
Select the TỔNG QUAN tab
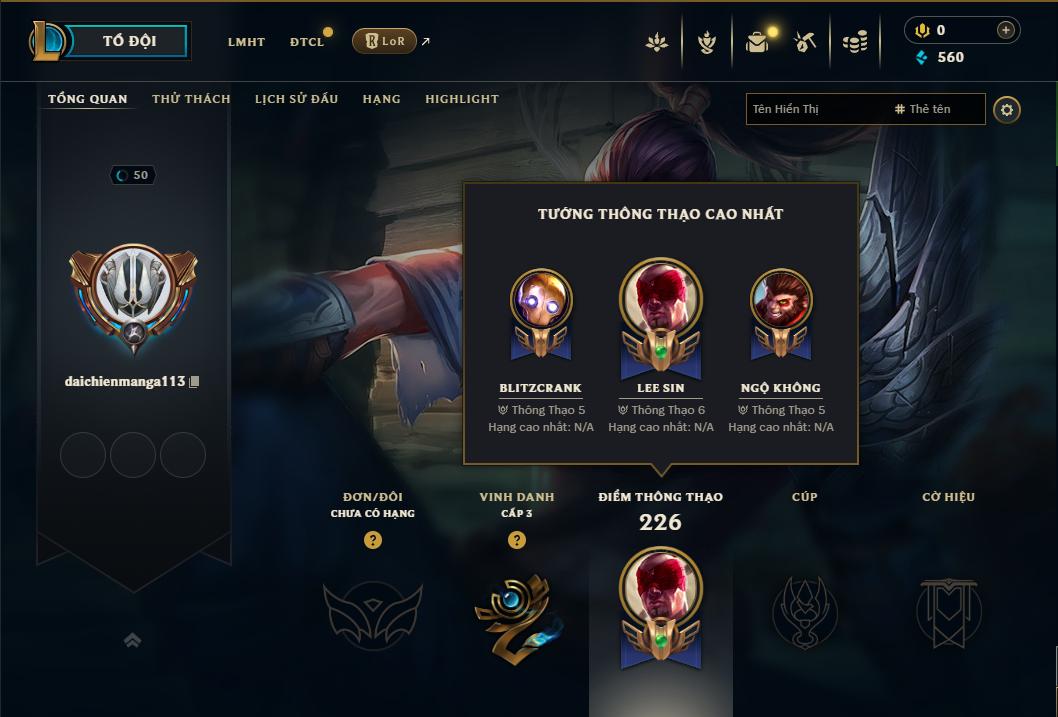tap(88, 99)
